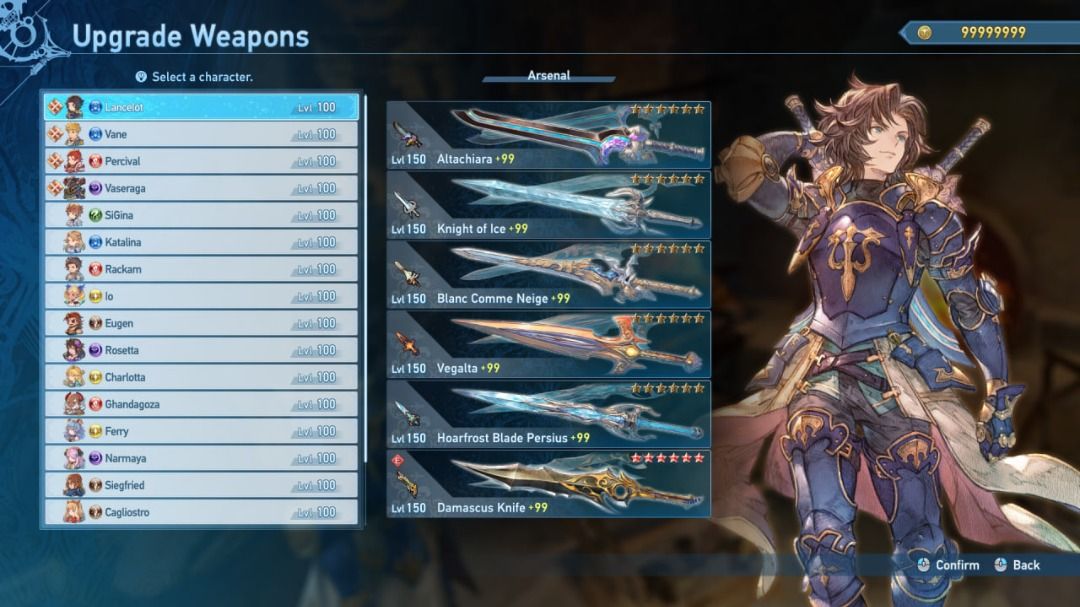Pick Percival in the character list
This screenshot has width=1080, height=607.
(200, 161)
